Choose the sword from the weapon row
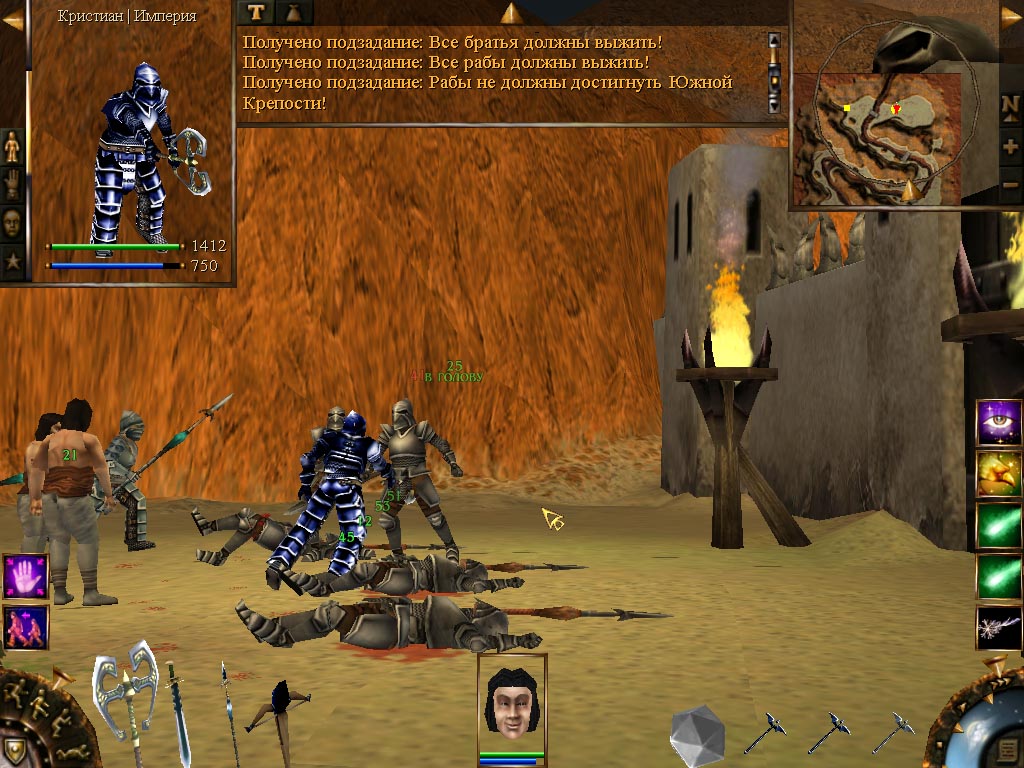1024x768 pixels. coord(178,712)
